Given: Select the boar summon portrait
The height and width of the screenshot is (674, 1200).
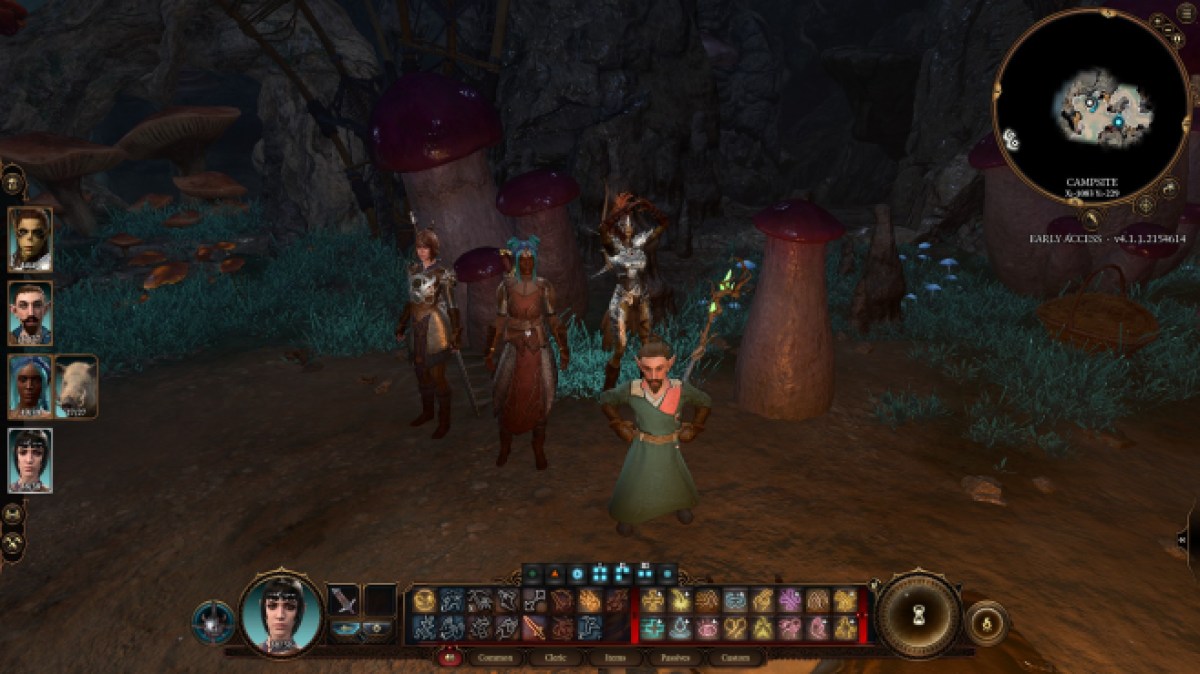Looking at the screenshot, I should coord(76,386).
